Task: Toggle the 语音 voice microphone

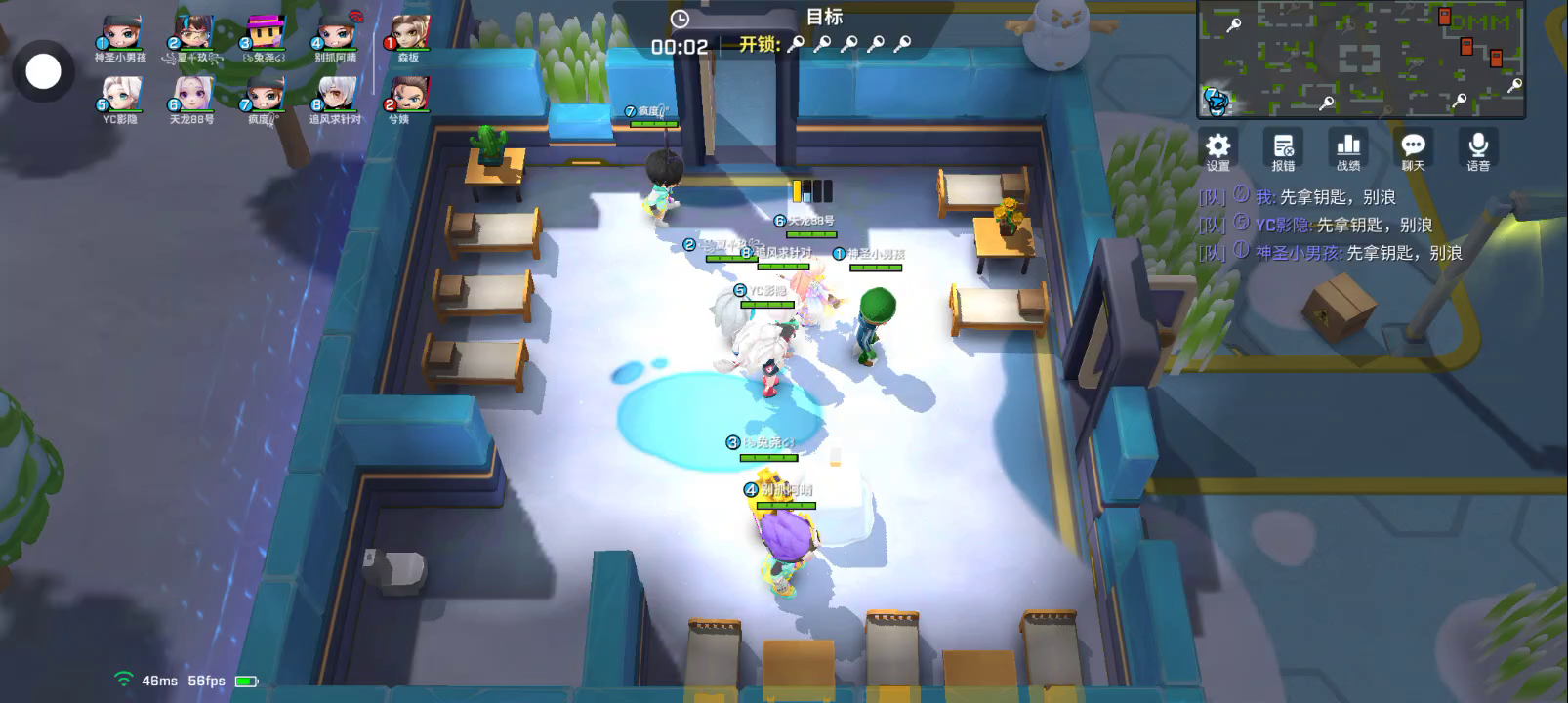Action: pos(1478,150)
